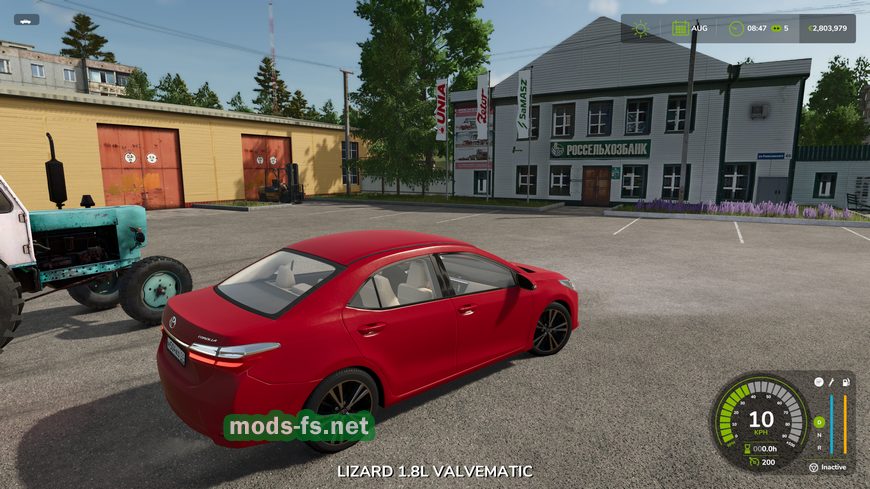Click the fuel pump icon

click(x=845, y=382)
